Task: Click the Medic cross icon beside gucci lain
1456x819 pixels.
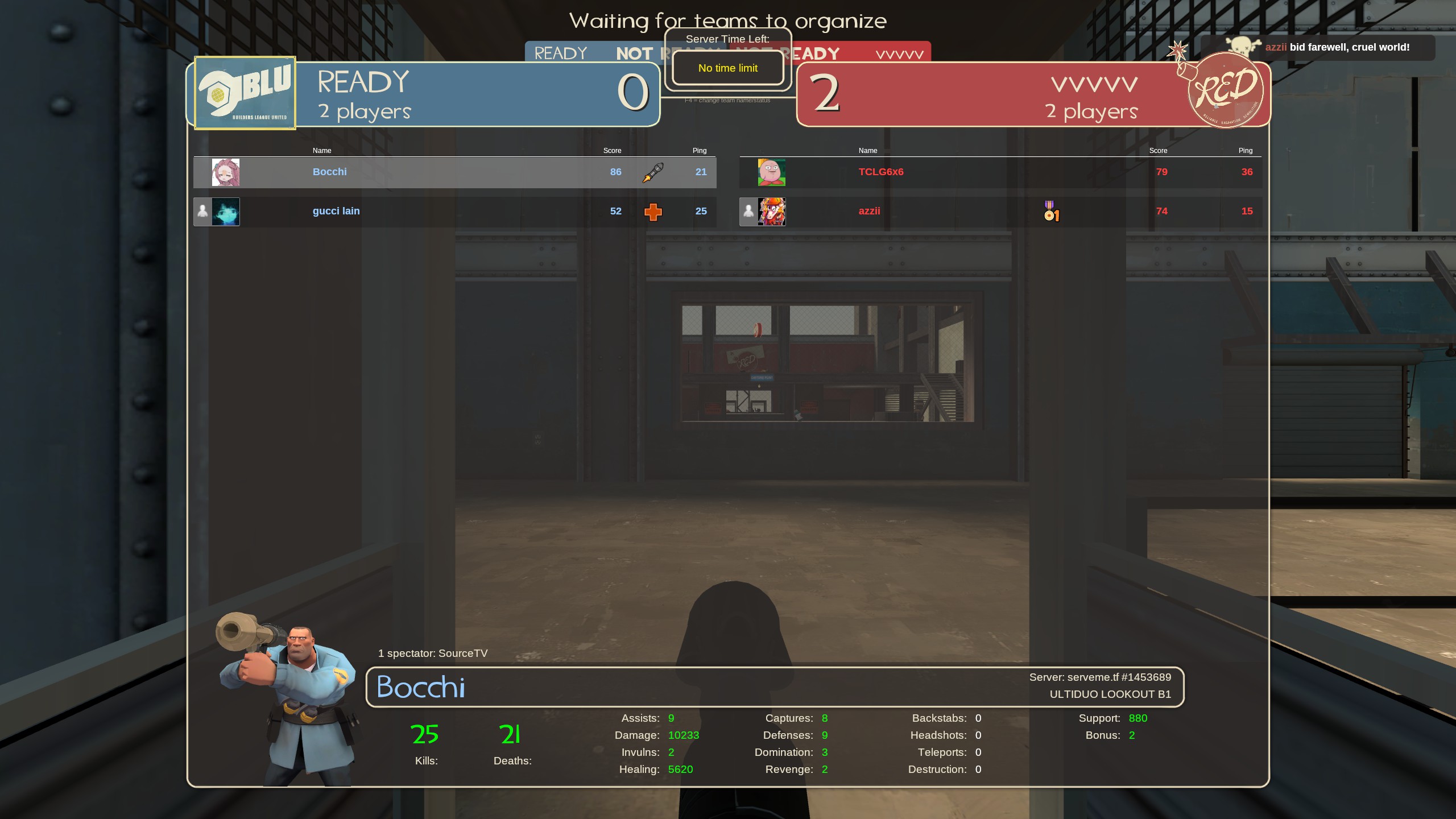Action: coord(653,212)
